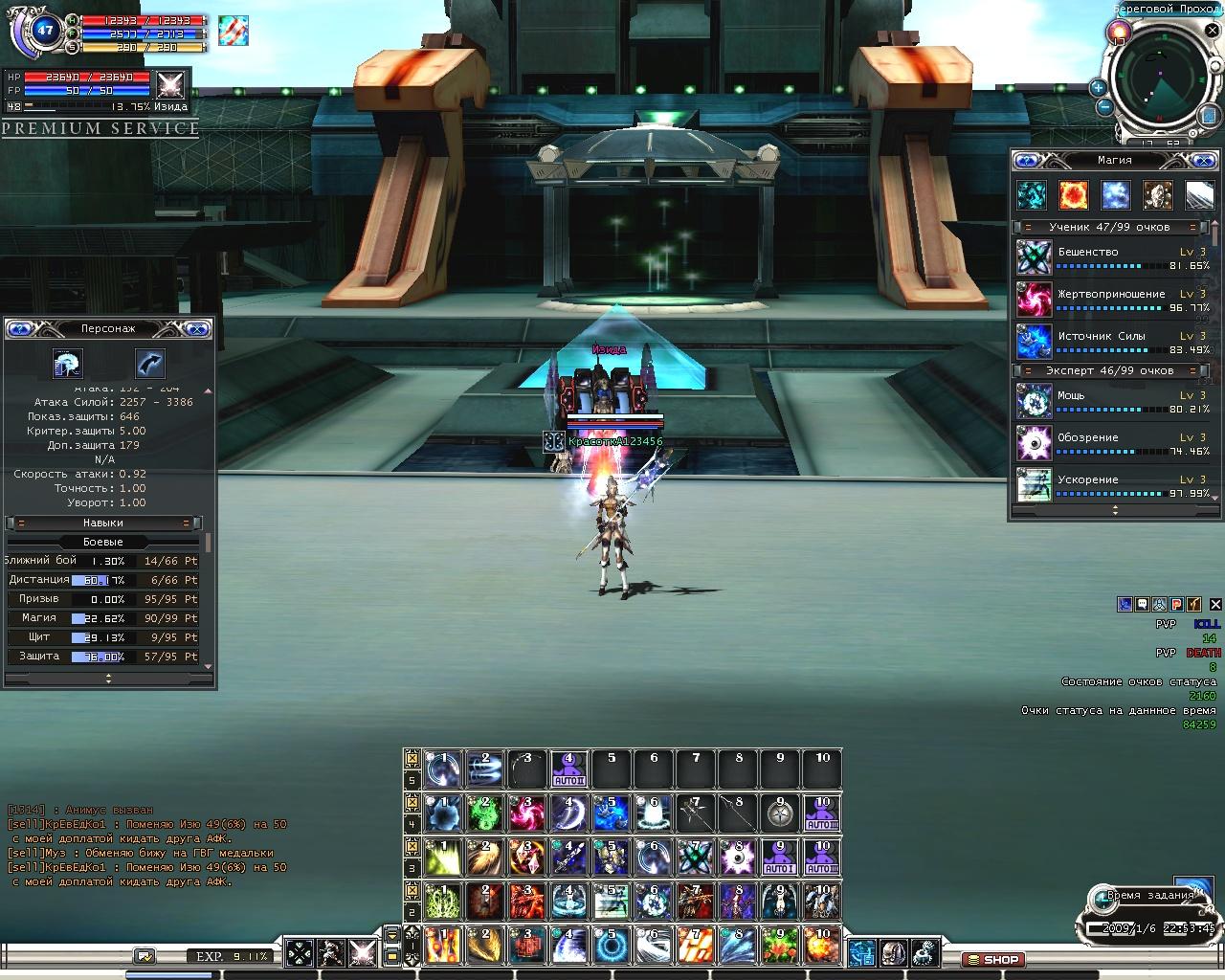Close the Магия skill window
Image resolution: width=1225 pixels, height=980 pixels.
tap(1203, 160)
